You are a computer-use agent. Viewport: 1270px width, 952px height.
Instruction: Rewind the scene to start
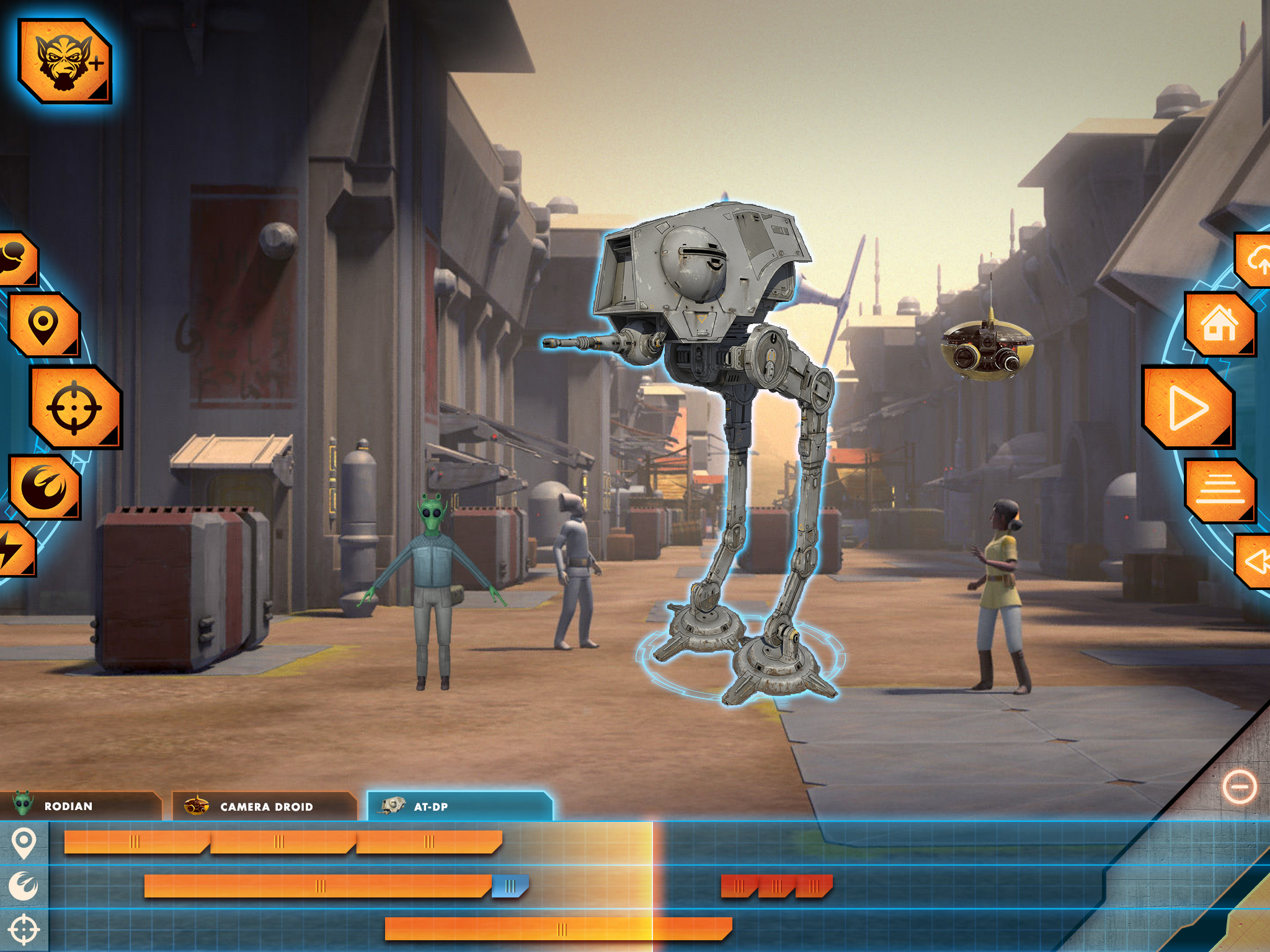(1254, 561)
